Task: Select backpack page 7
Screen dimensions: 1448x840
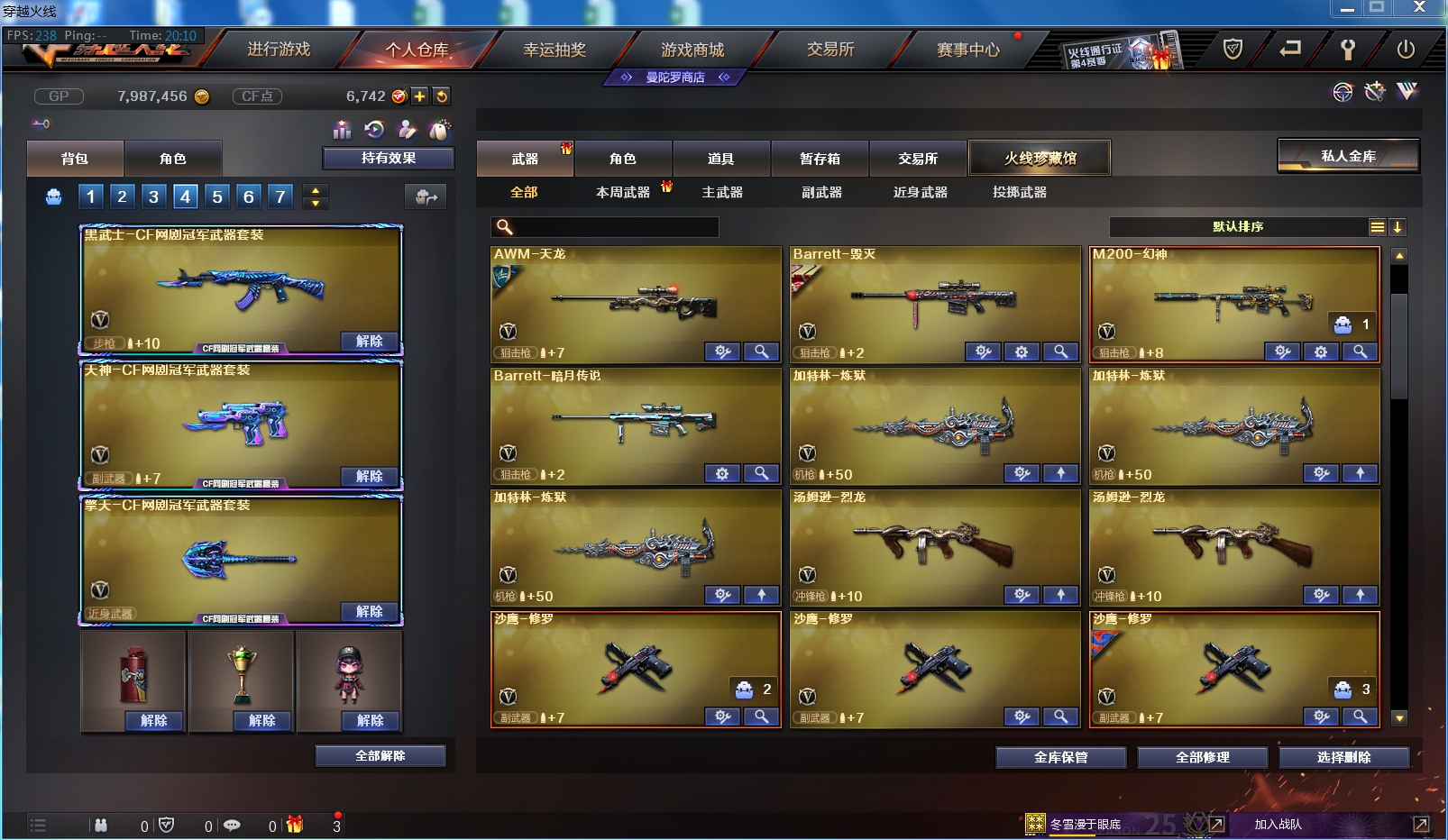Action: click(x=280, y=196)
